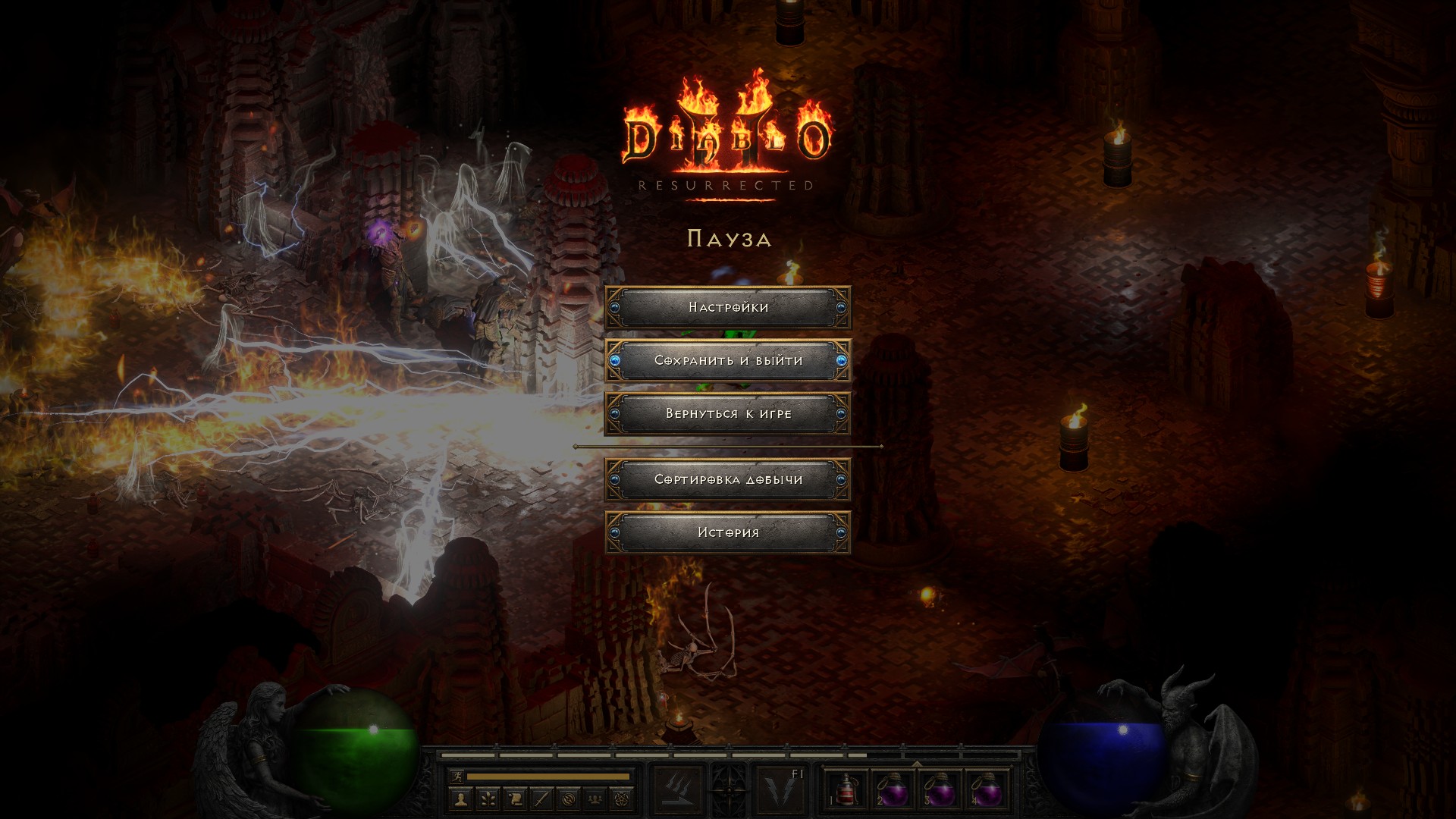Open the inventory sword icon

tap(541, 799)
